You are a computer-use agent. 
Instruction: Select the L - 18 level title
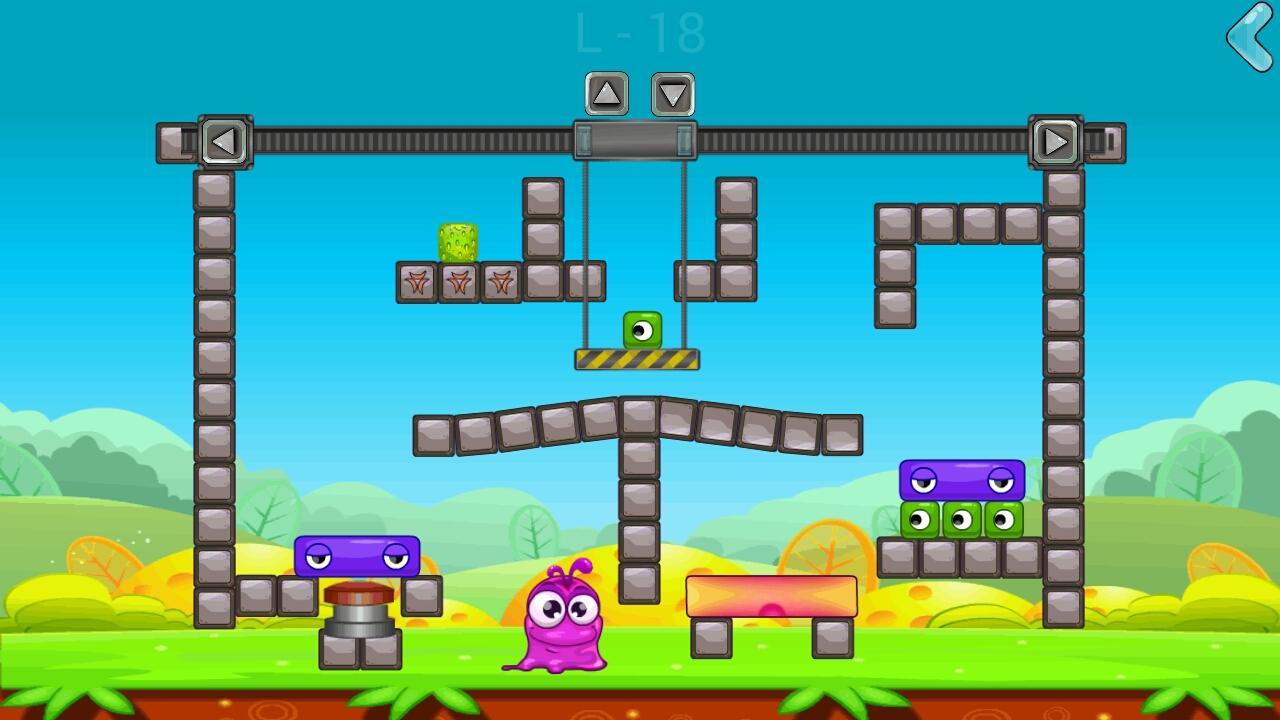coord(640,33)
